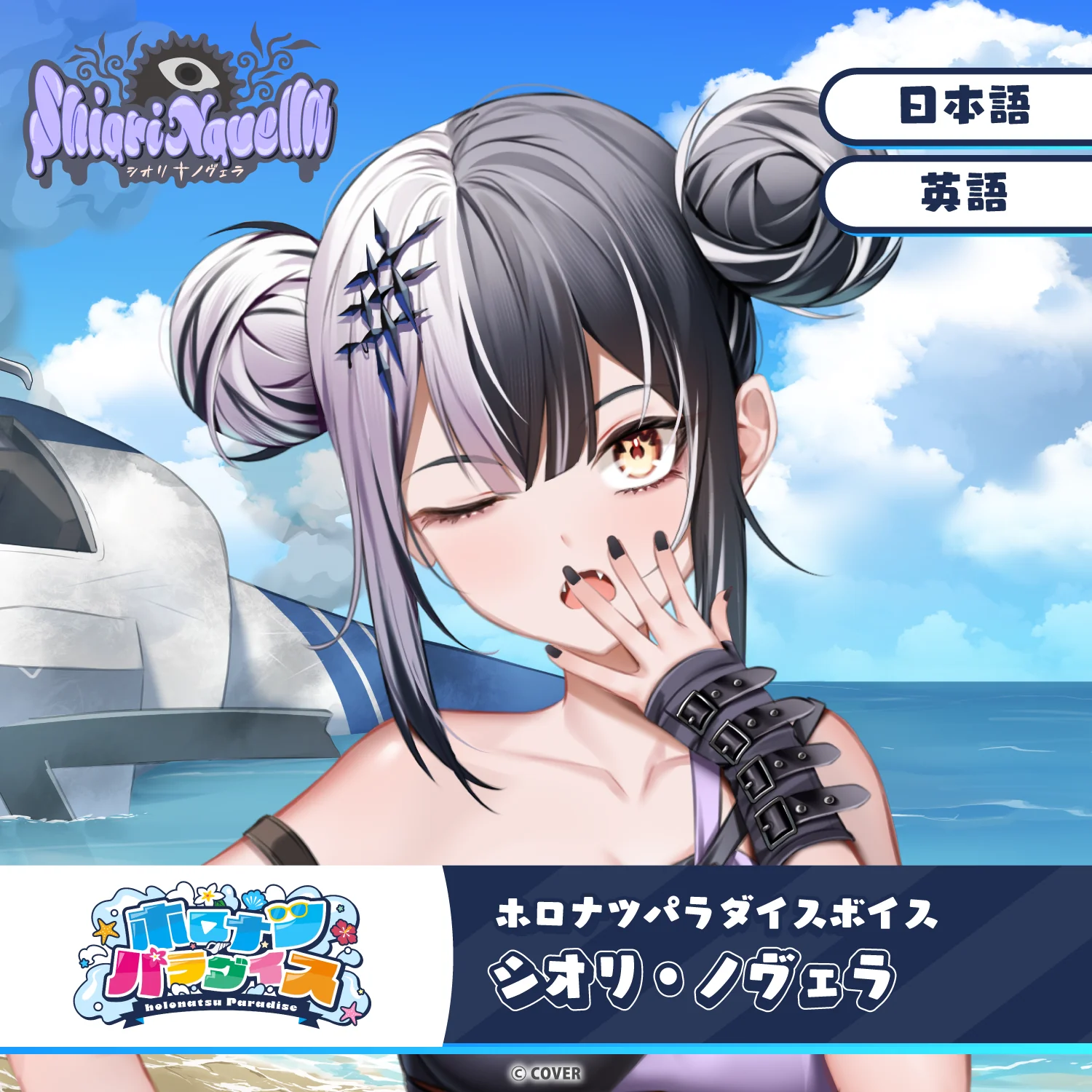Image resolution: width=1092 pixels, height=1092 pixels.
Task: Select the 日本語 language label
Action: (964, 106)
